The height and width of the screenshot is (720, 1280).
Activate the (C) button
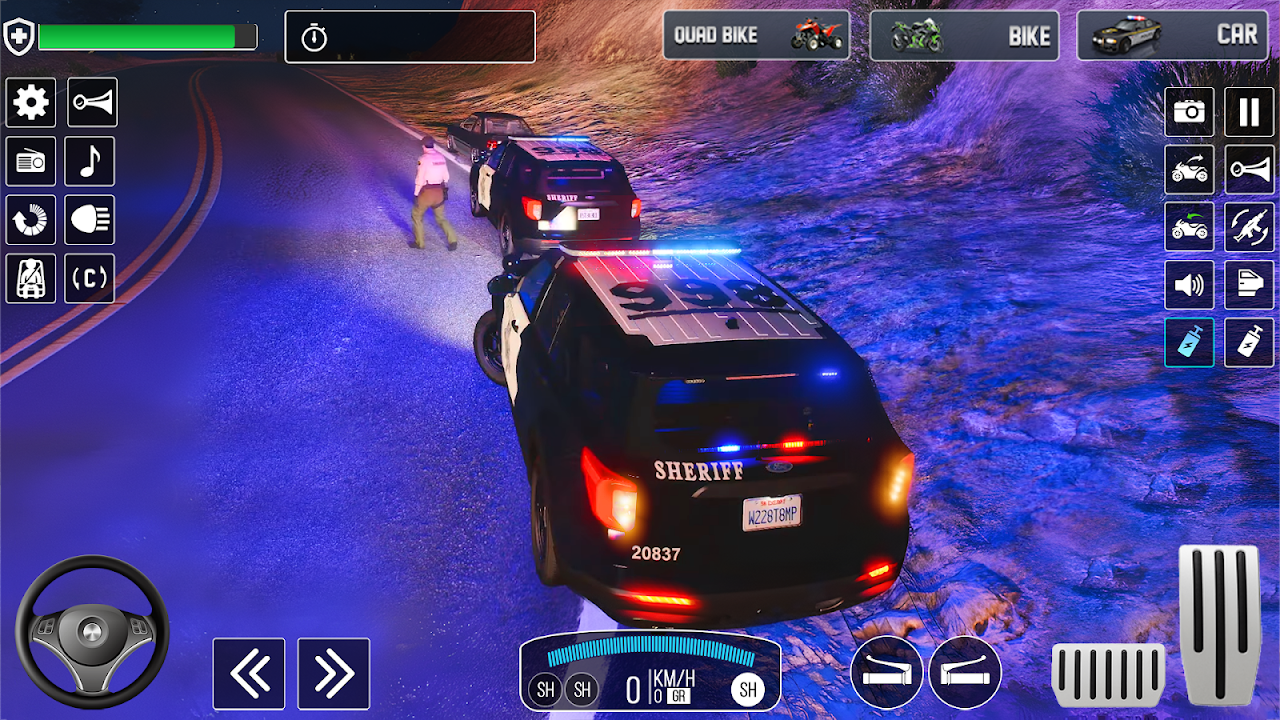[x=90, y=278]
